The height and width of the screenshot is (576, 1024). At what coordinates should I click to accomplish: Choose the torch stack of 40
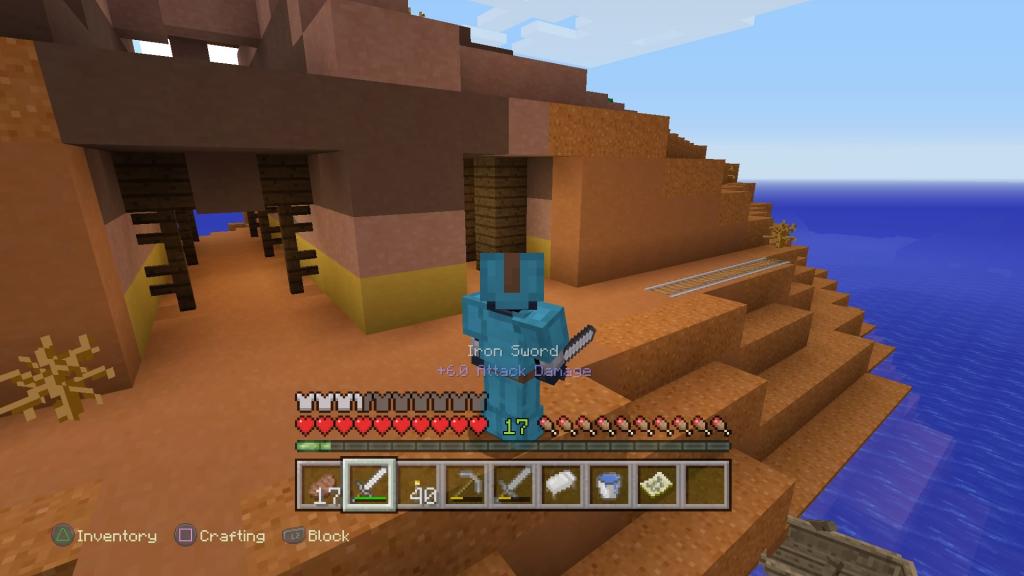pos(417,485)
